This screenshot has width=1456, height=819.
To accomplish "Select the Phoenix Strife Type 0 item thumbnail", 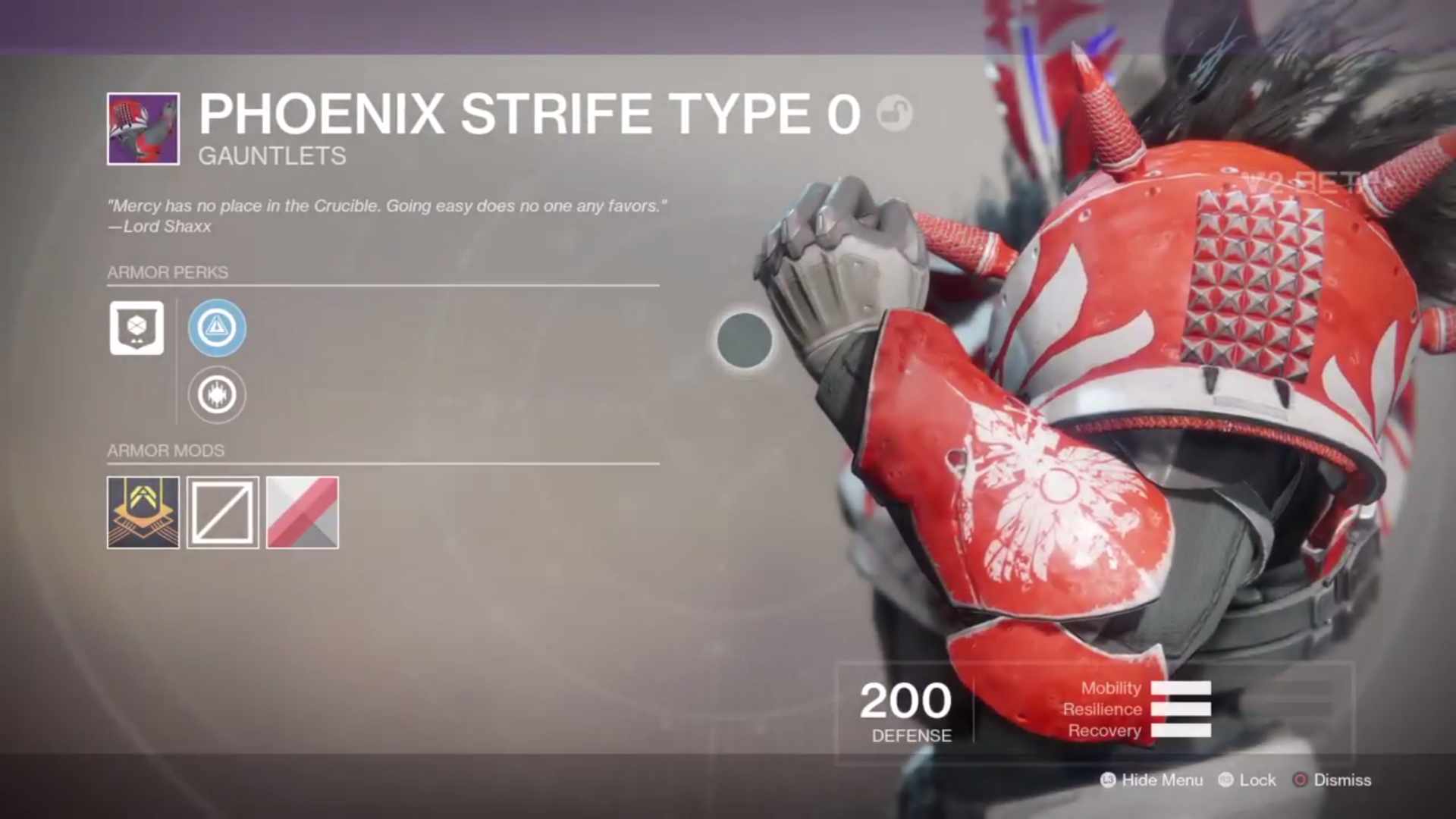I will click(141, 127).
